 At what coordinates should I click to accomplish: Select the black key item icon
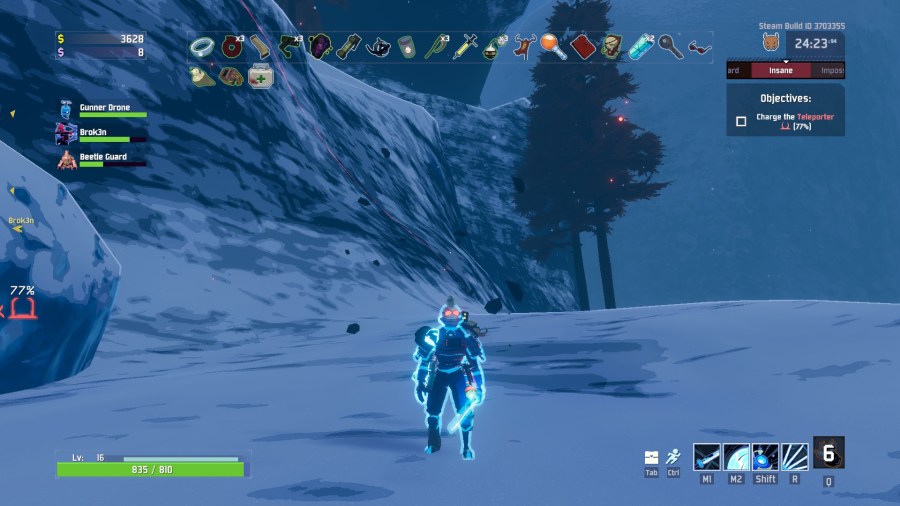click(x=671, y=46)
